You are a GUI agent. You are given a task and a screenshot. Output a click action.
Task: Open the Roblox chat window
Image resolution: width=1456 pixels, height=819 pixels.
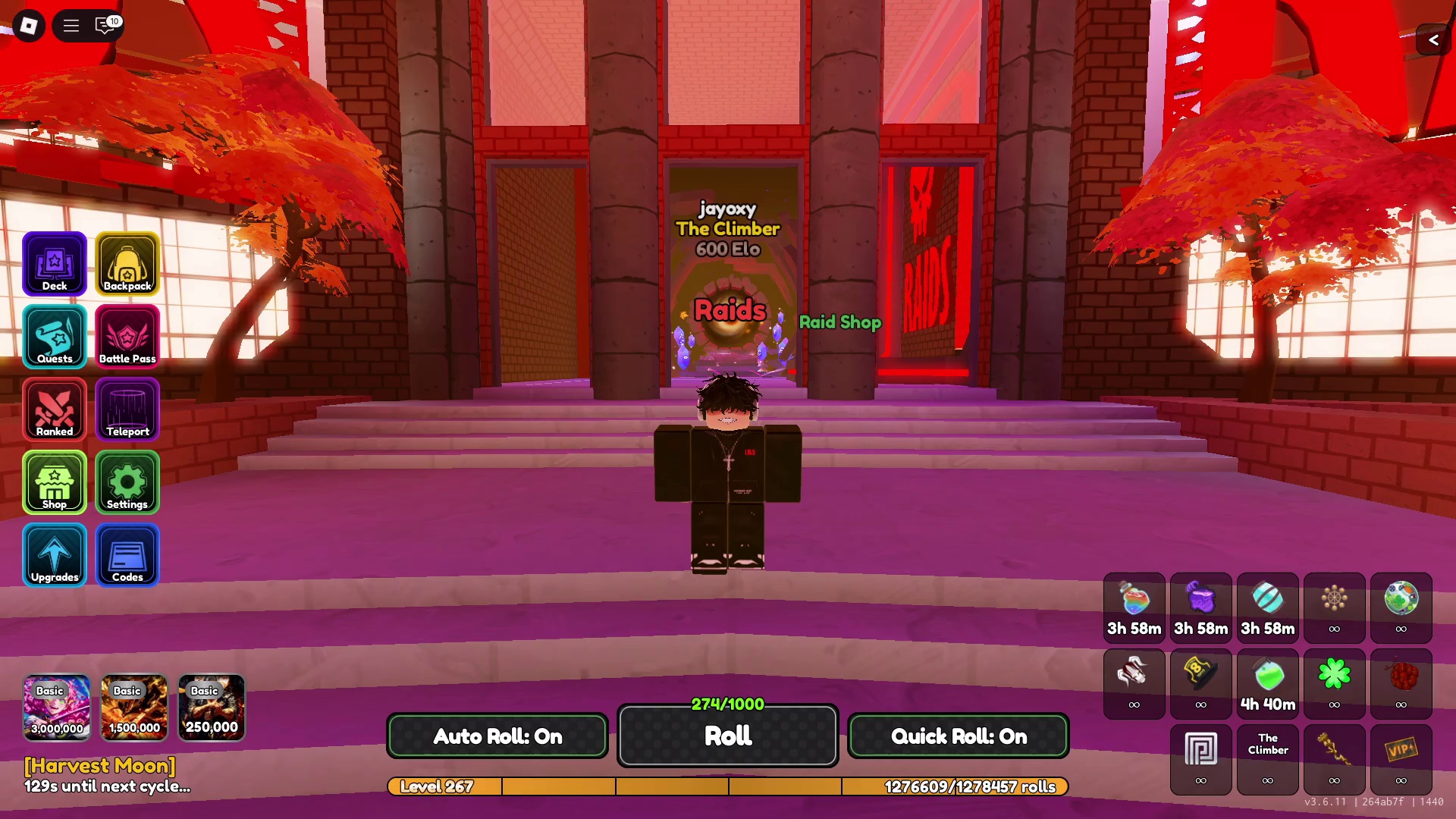pos(105,26)
